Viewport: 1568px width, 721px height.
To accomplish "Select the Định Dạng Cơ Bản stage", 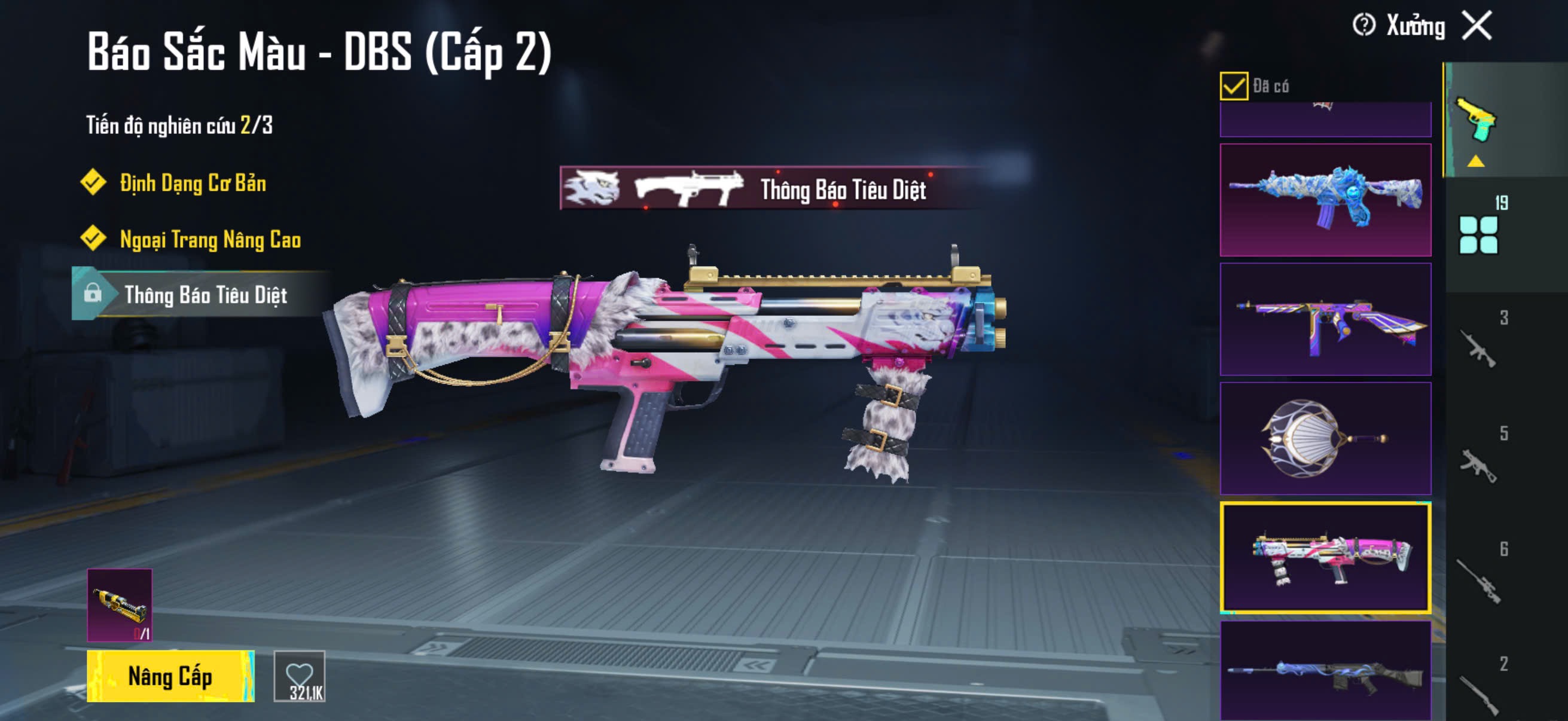I will (x=192, y=183).
